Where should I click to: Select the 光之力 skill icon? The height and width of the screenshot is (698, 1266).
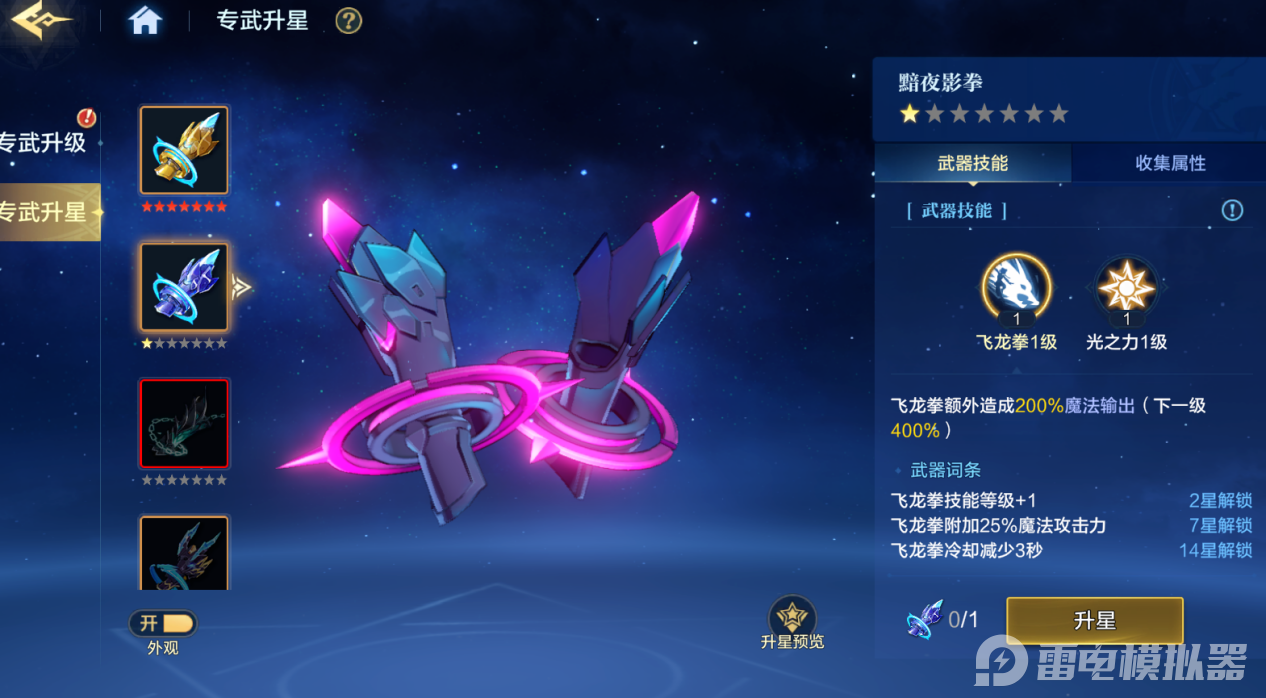pyautogui.click(x=1127, y=286)
